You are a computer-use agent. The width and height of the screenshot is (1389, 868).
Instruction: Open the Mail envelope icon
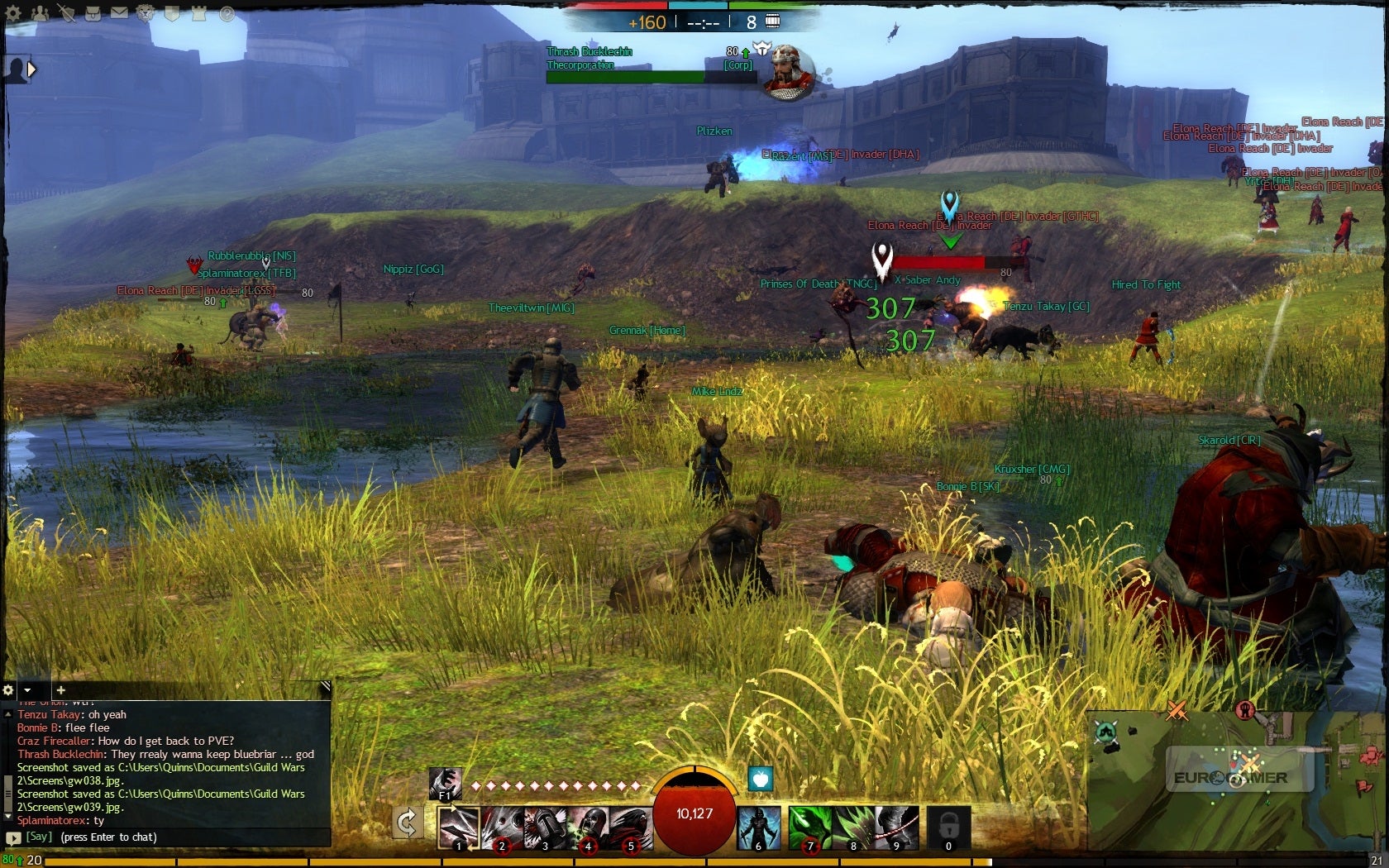point(120,13)
